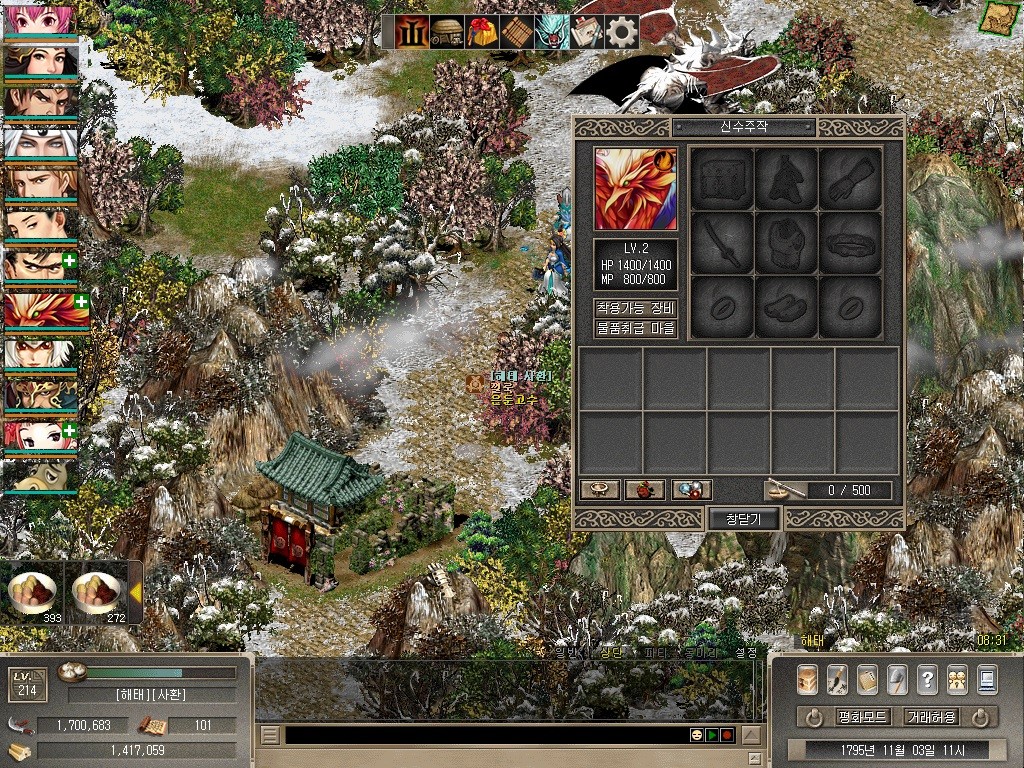The height and width of the screenshot is (768, 1024).
Task: Open the two-figures community icon
Action: click(x=957, y=679)
